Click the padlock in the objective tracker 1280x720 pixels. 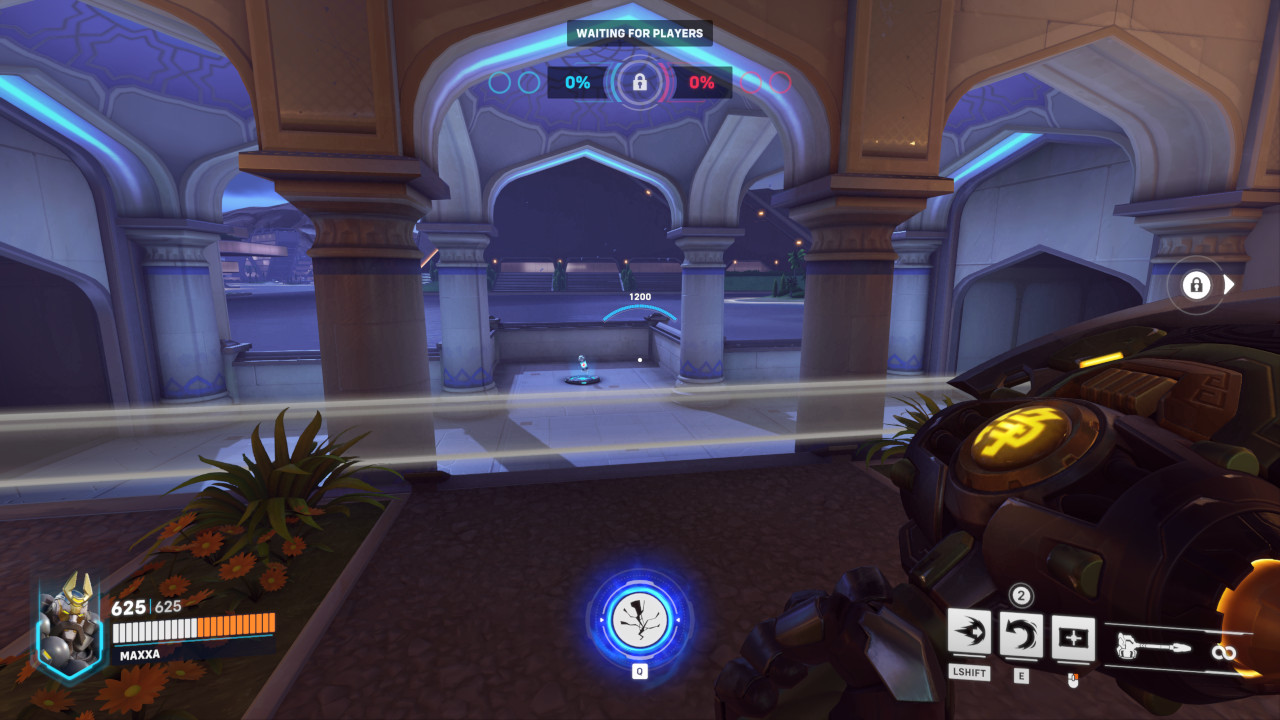[640, 82]
